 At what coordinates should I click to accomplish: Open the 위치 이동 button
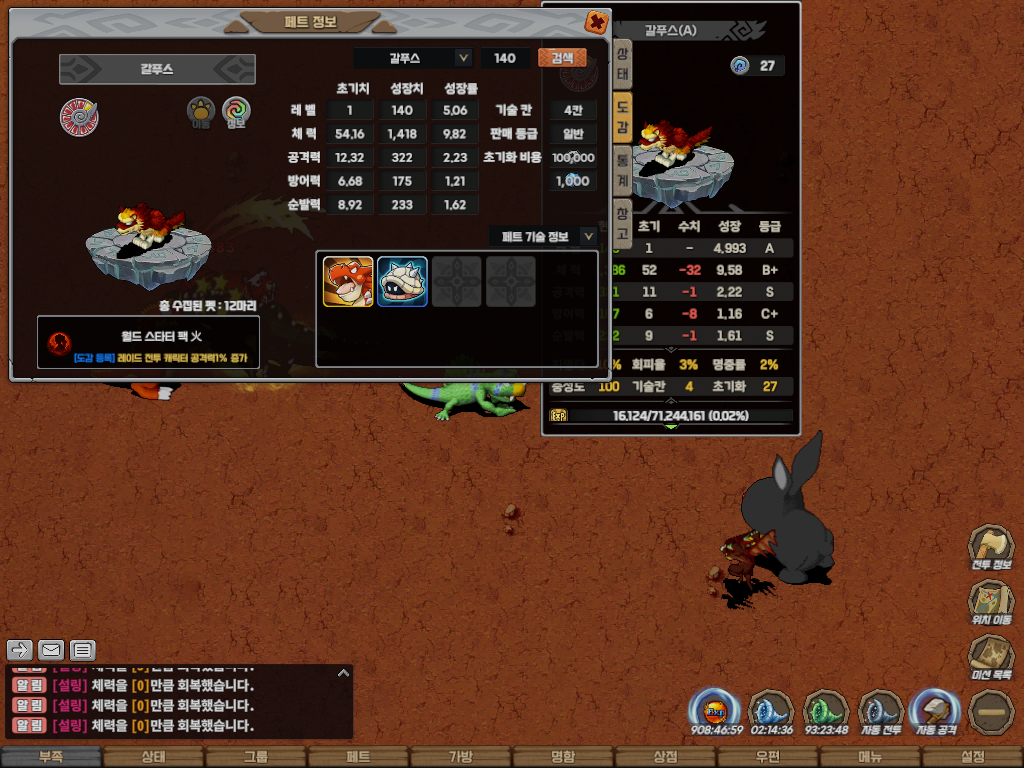click(x=991, y=603)
